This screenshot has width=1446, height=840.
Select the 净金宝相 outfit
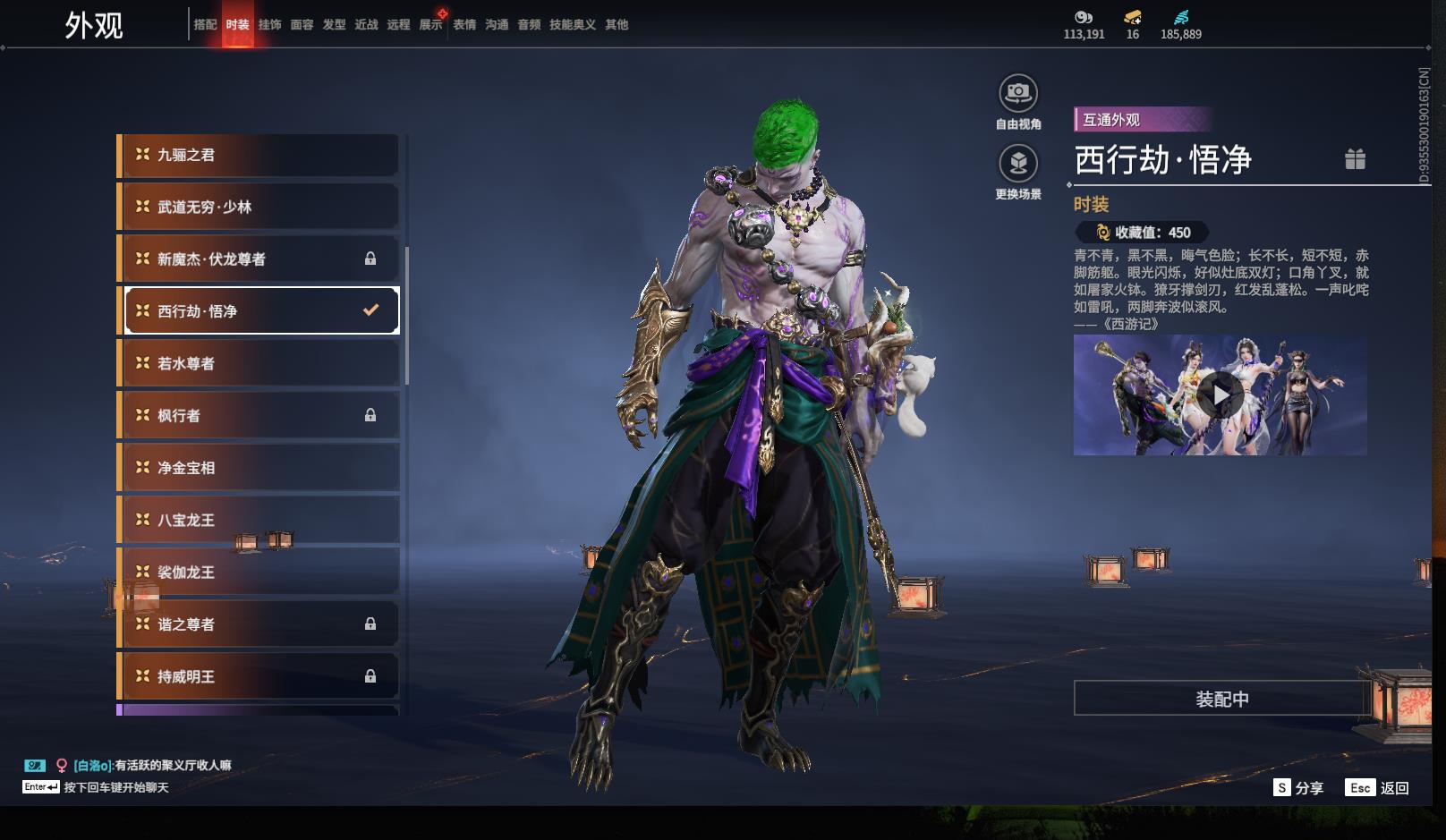point(259,468)
